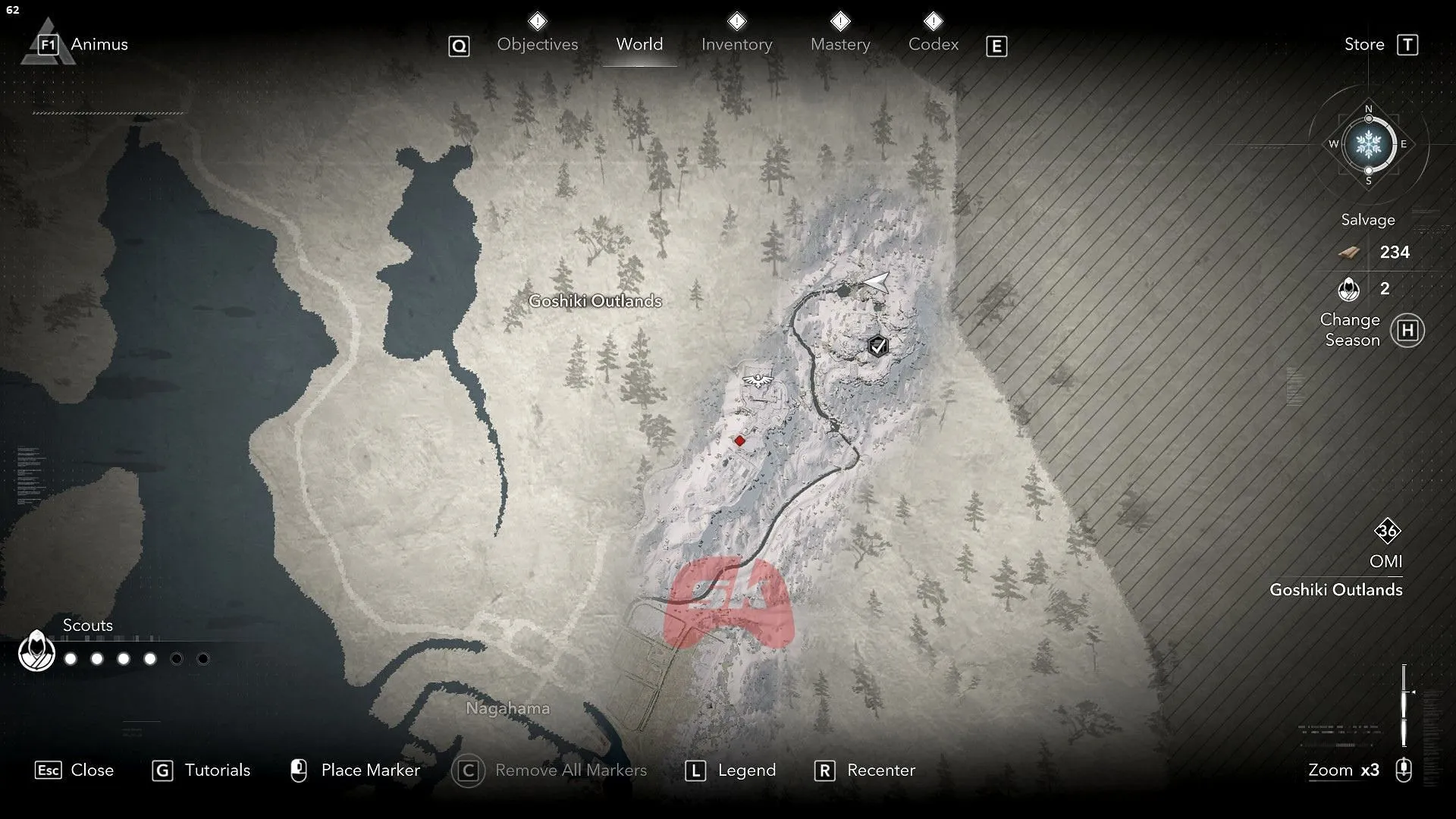Viewport: 1456px width, 819px height.
Task: Toggle the first scout availability dot
Action: (x=71, y=659)
